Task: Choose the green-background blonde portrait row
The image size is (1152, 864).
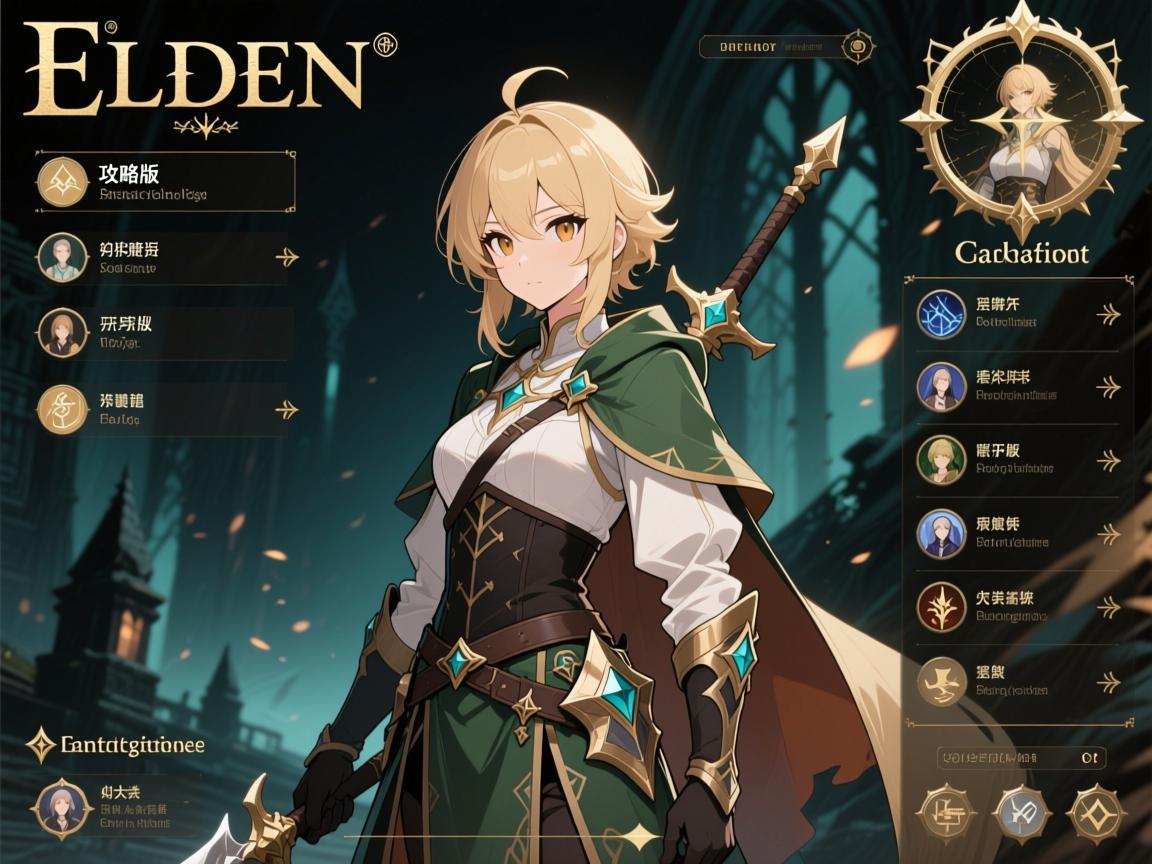Action: (x=1018, y=460)
